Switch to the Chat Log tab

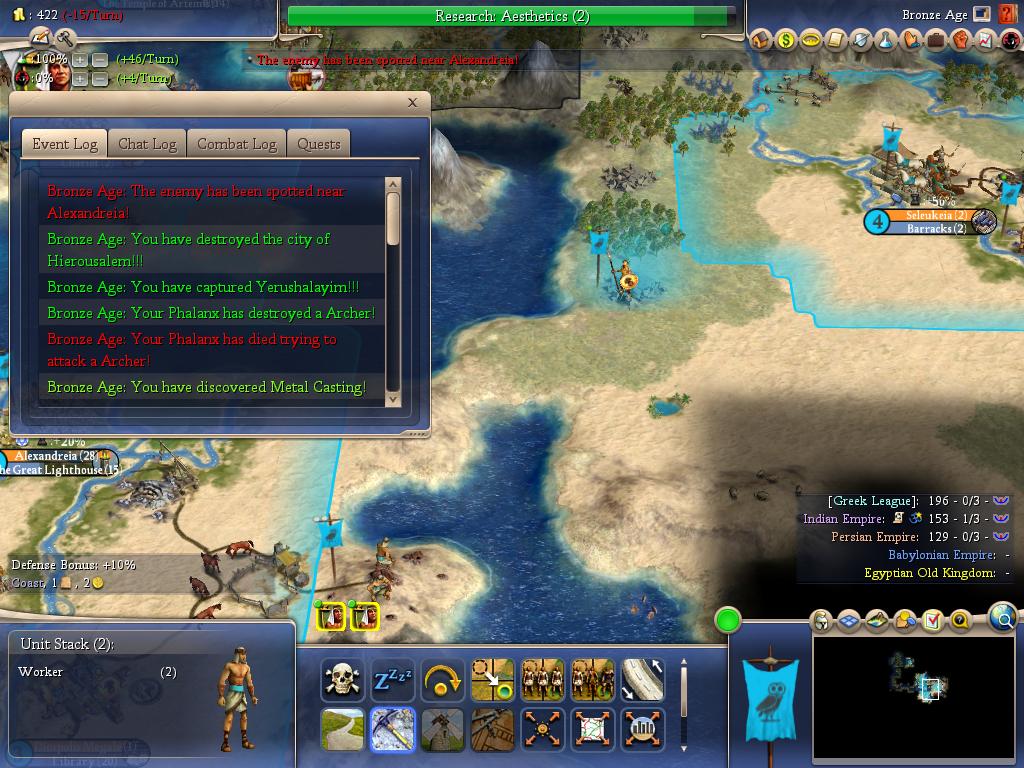(147, 144)
